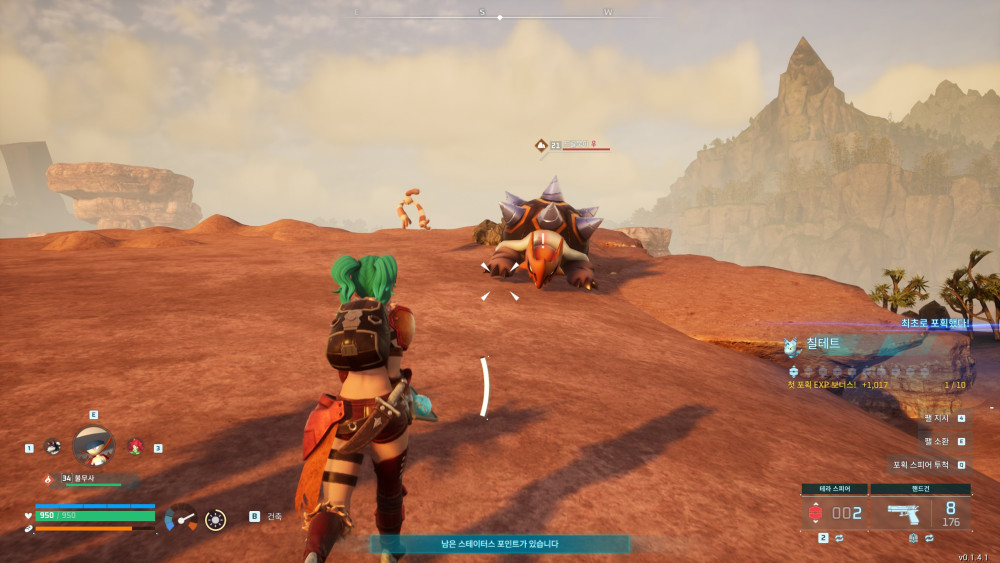1000x563 pixels.
Task: Click the temperature gauge dial
Action: 182,518
